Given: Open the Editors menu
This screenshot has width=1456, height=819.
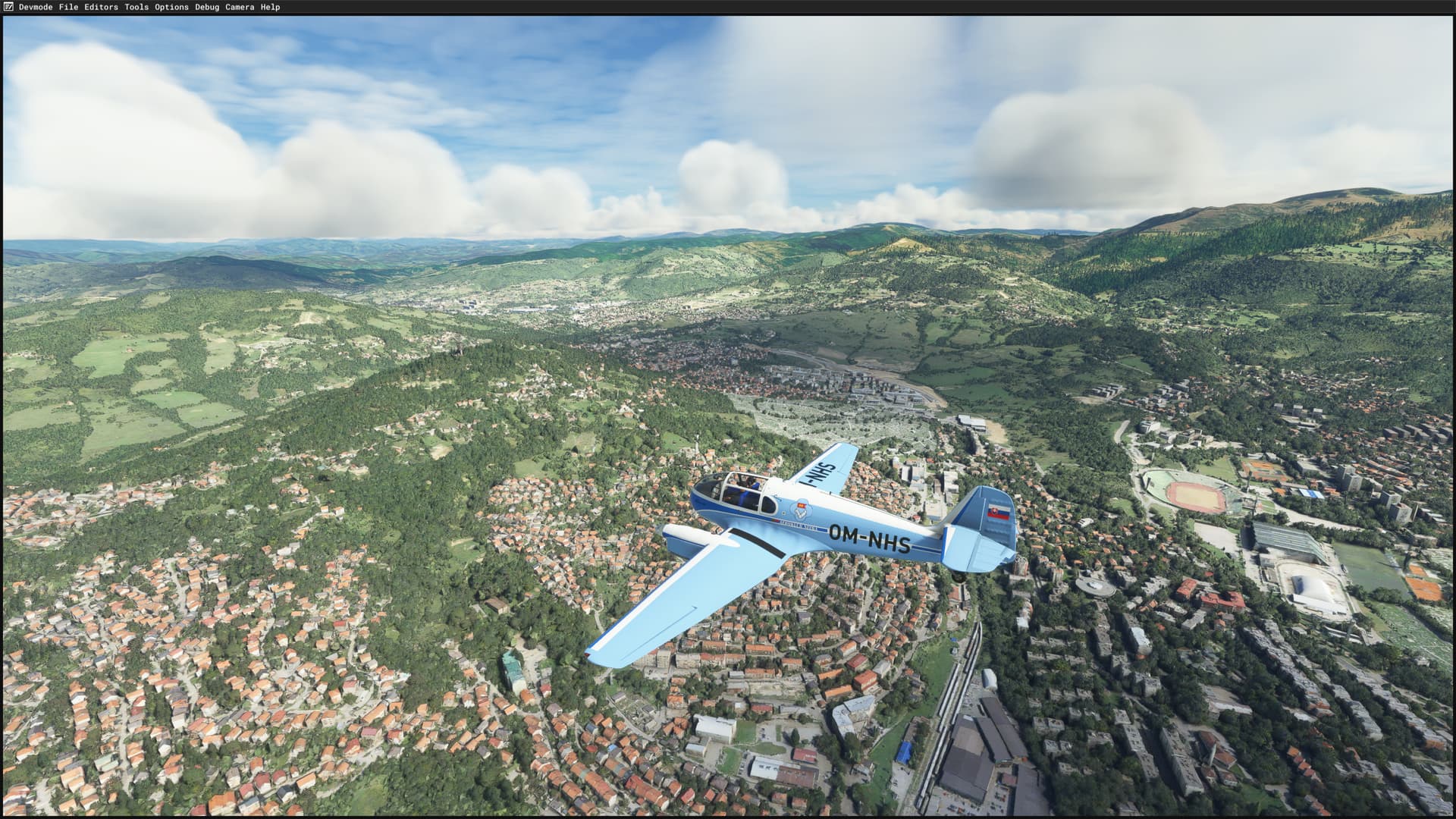Looking at the screenshot, I should point(102,7).
